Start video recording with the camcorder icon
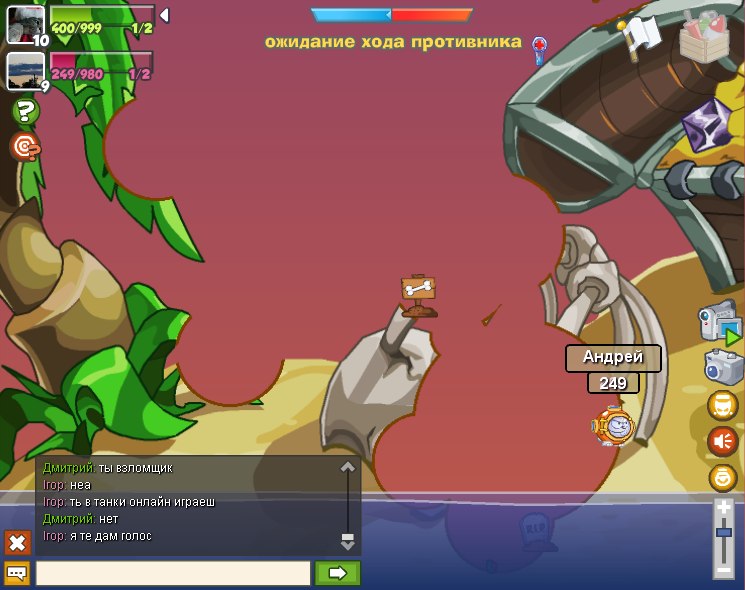The width and height of the screenshot is (745, 590). click(x=719, y=323)
